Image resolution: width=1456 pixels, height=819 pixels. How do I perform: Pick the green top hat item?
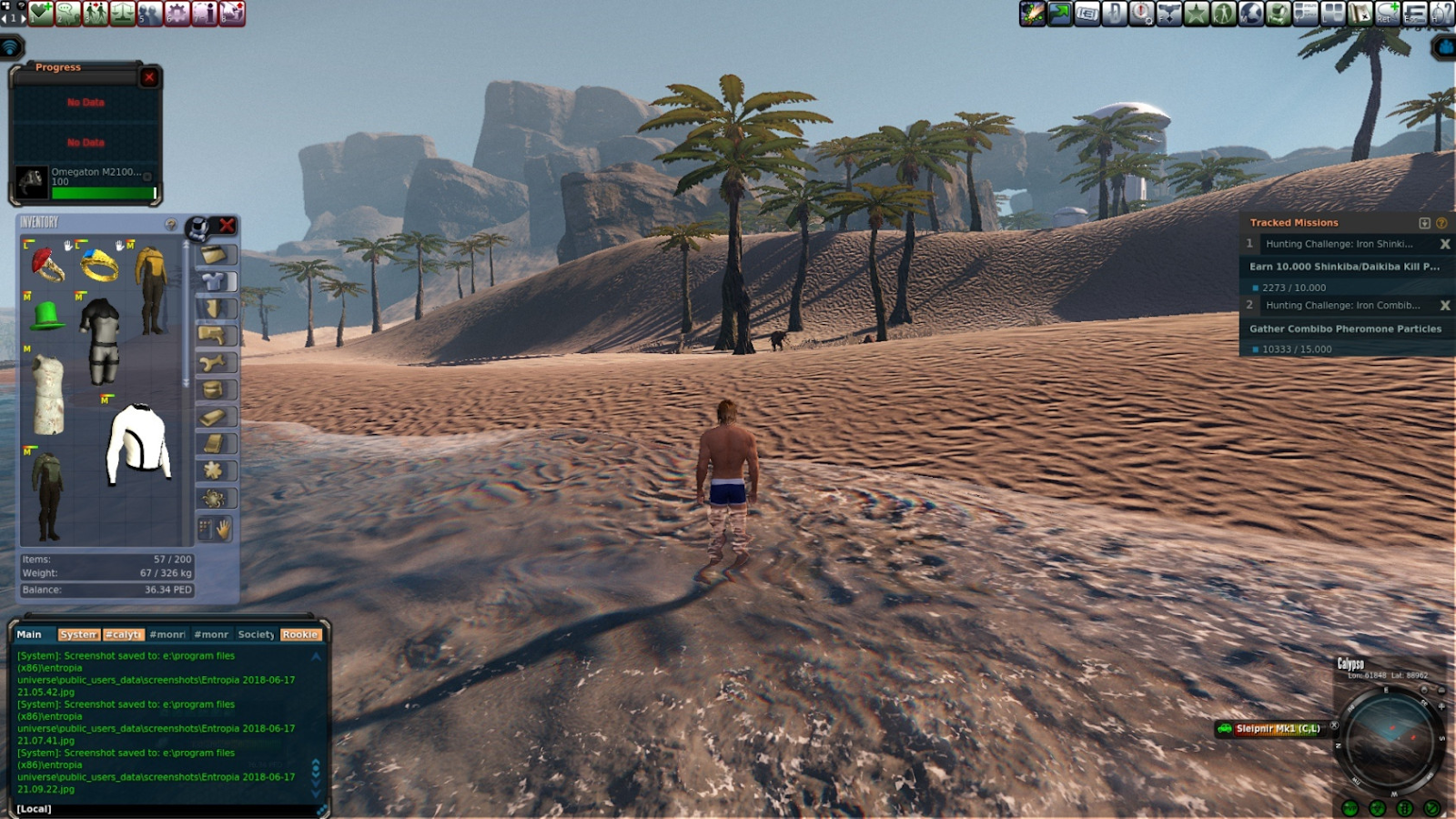coord(46,315)
